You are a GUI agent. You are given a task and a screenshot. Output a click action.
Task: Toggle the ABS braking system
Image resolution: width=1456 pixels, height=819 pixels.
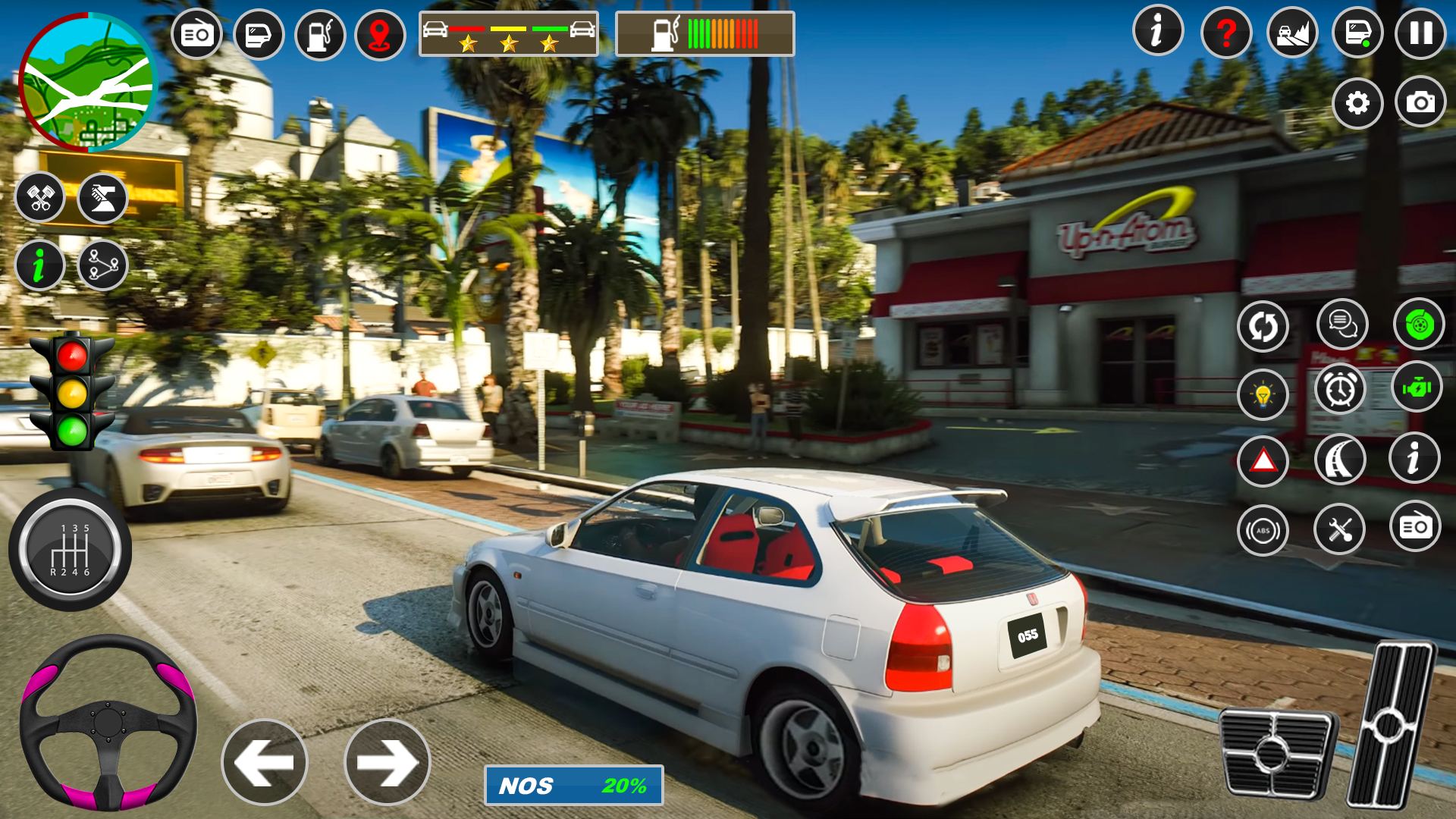tap(1262, 529)
